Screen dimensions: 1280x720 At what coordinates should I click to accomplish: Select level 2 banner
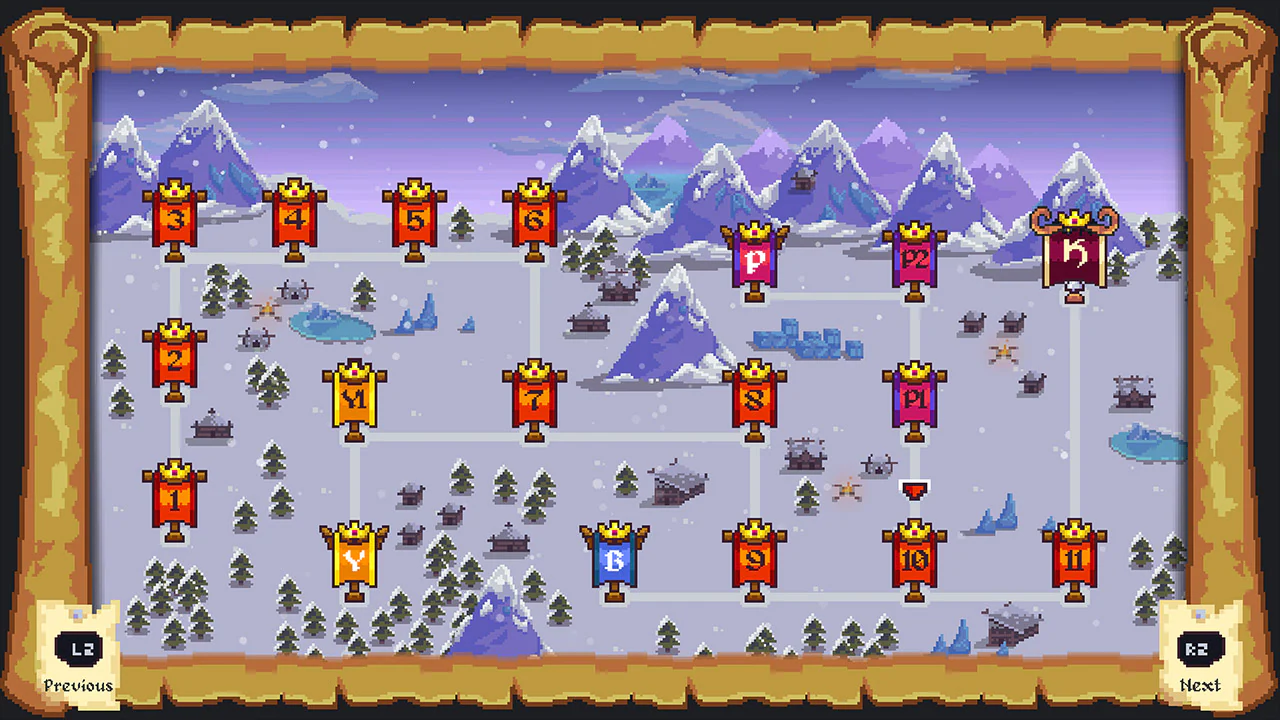[x=175, y=360]
